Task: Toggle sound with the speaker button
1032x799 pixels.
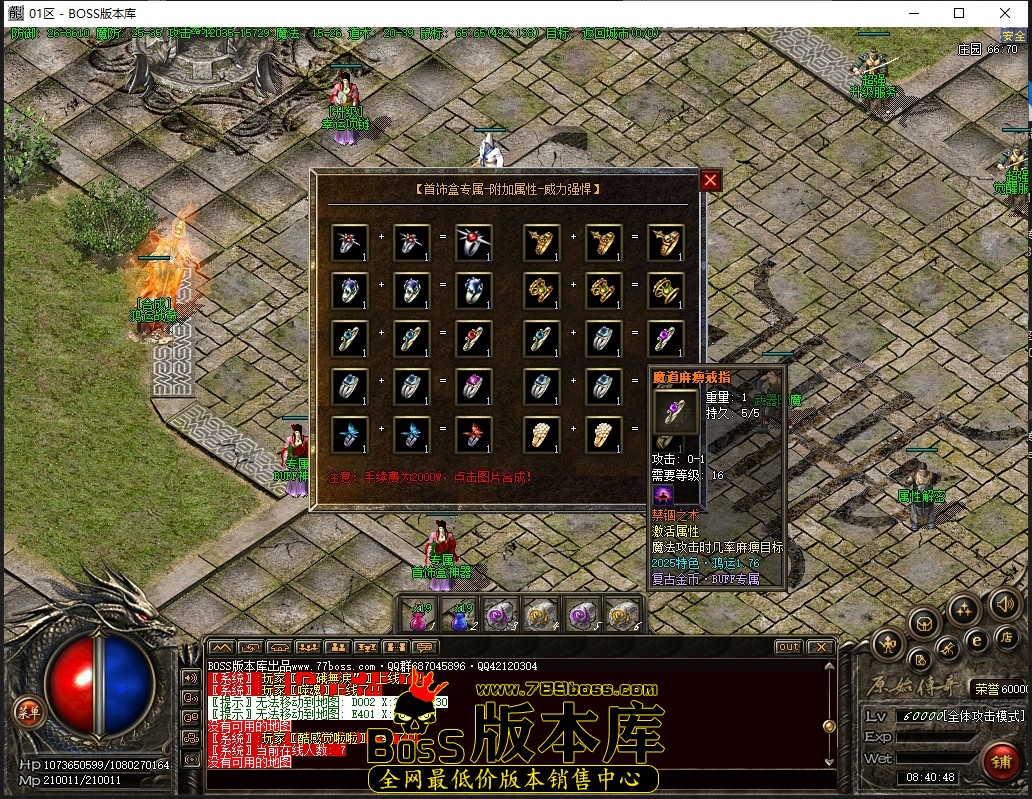Action: (1004, 604)
